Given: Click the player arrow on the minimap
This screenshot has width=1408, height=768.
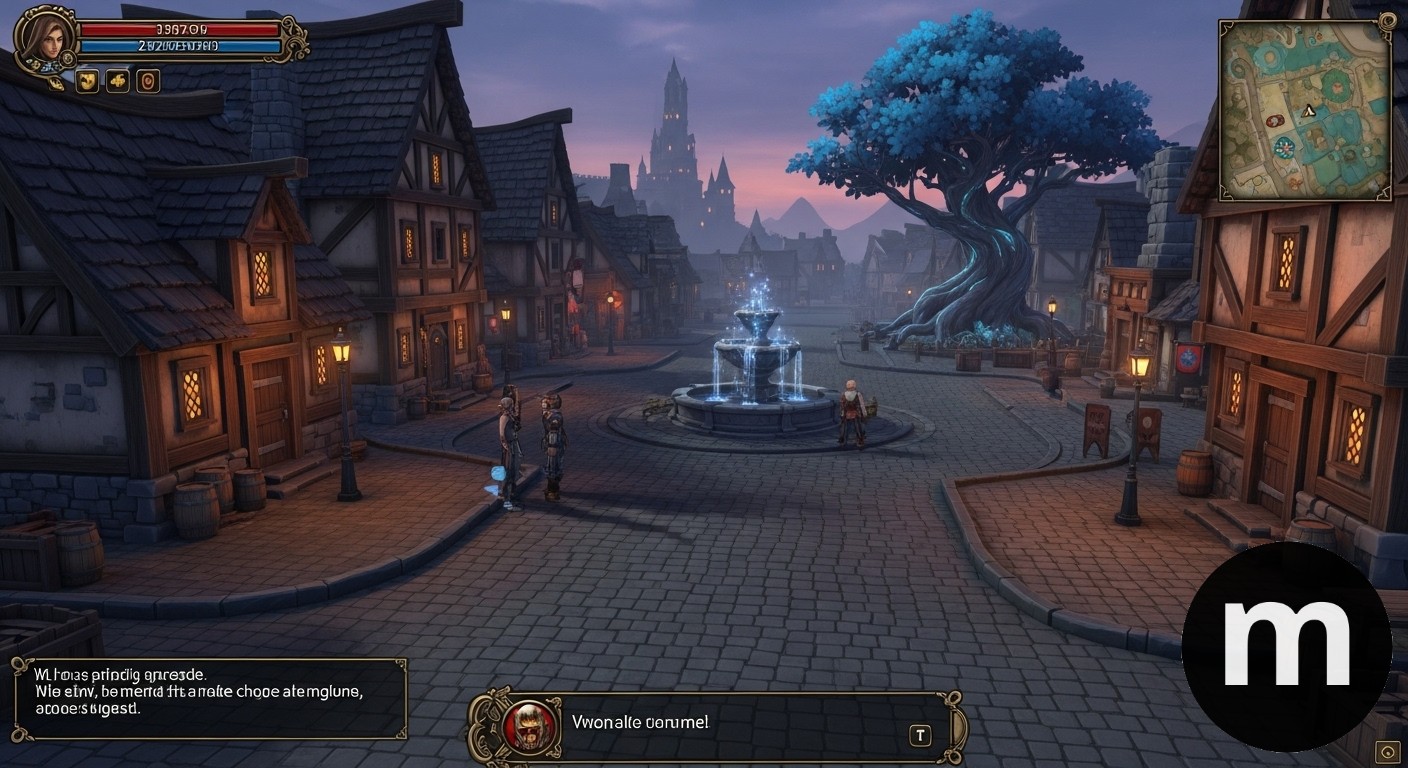Looking at the screenshot, I should click(1306, 113).
